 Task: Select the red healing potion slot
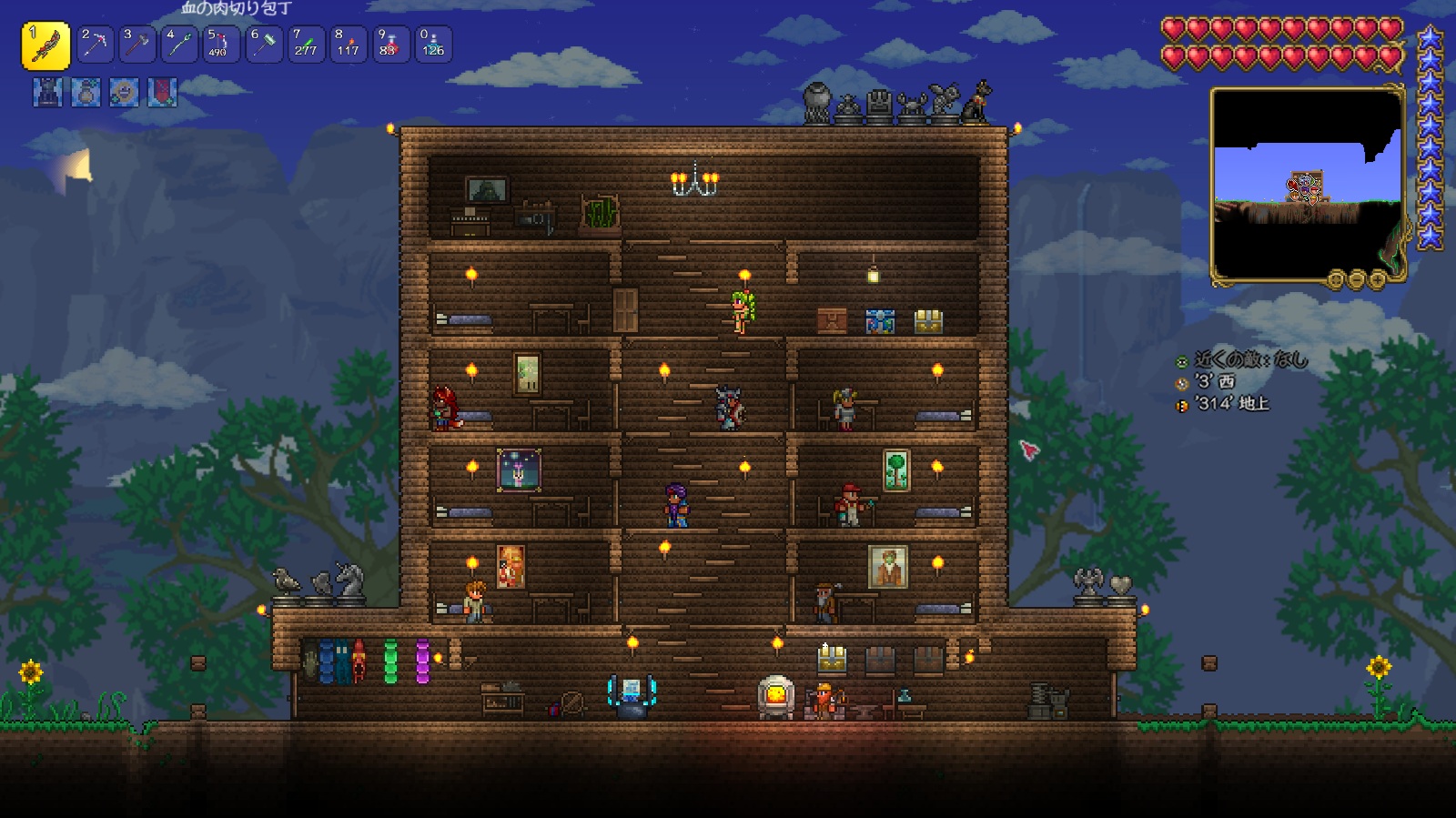click(x=390, y=45)
